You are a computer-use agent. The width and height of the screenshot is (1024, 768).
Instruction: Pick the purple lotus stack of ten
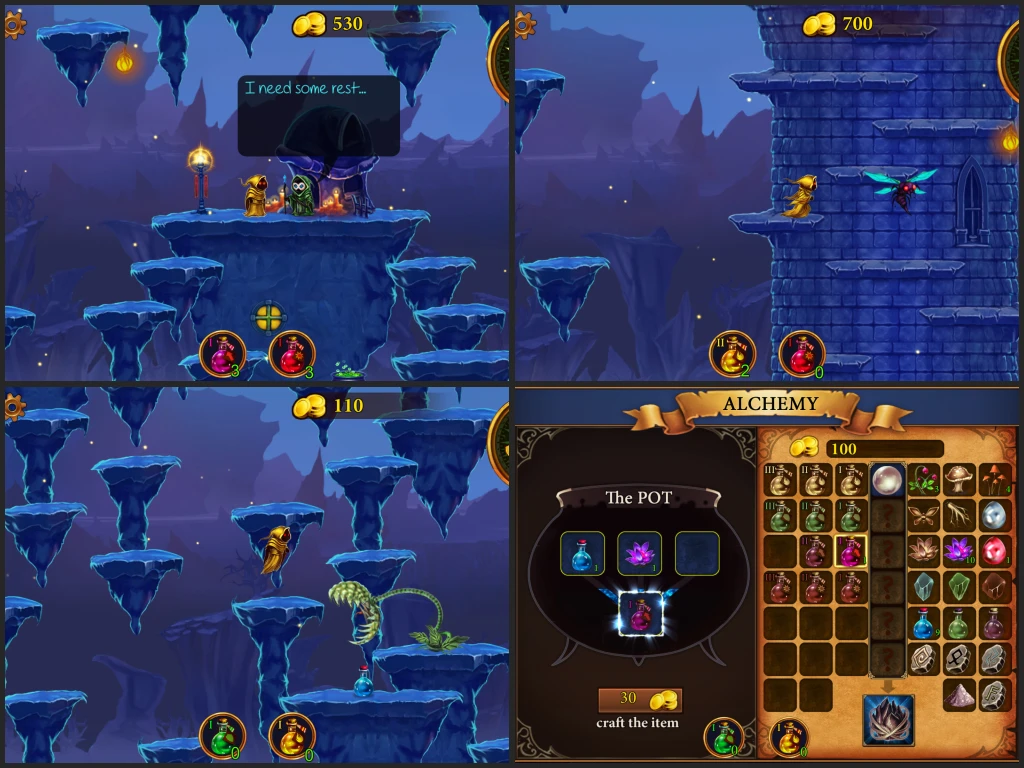959,551
